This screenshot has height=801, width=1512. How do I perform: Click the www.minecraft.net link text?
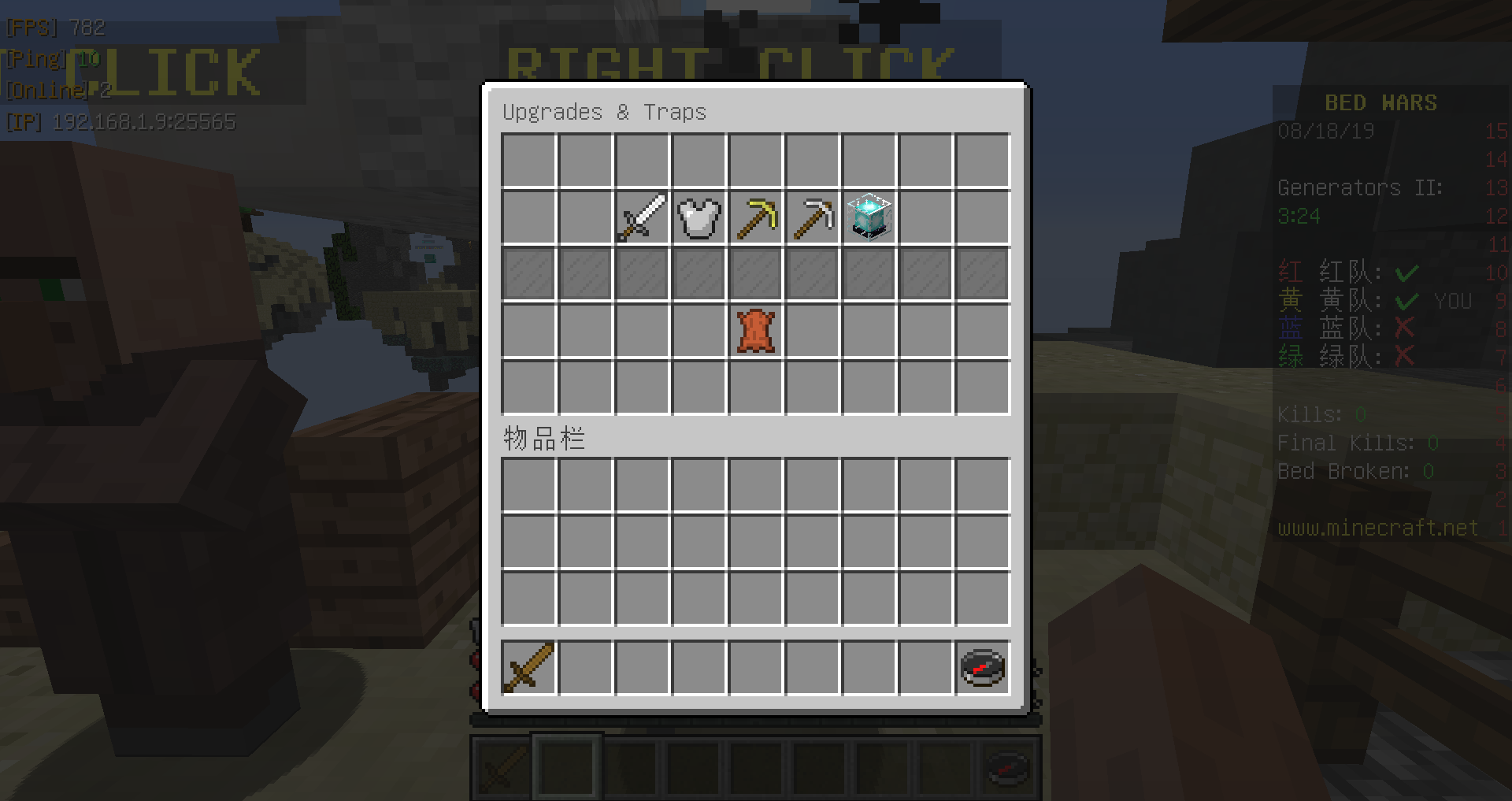1377,528
